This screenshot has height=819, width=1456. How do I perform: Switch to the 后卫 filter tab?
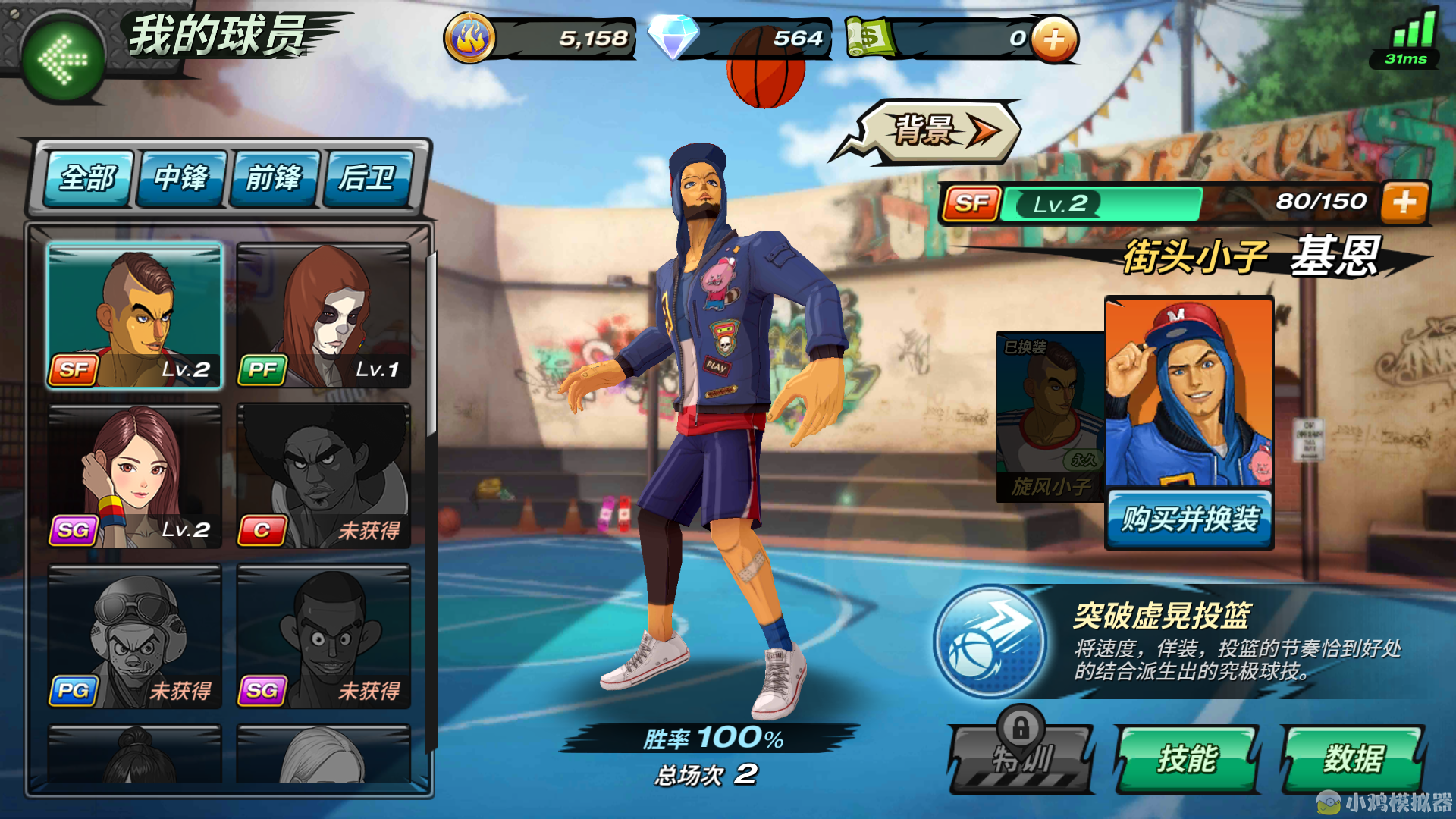tap(371, 179)
